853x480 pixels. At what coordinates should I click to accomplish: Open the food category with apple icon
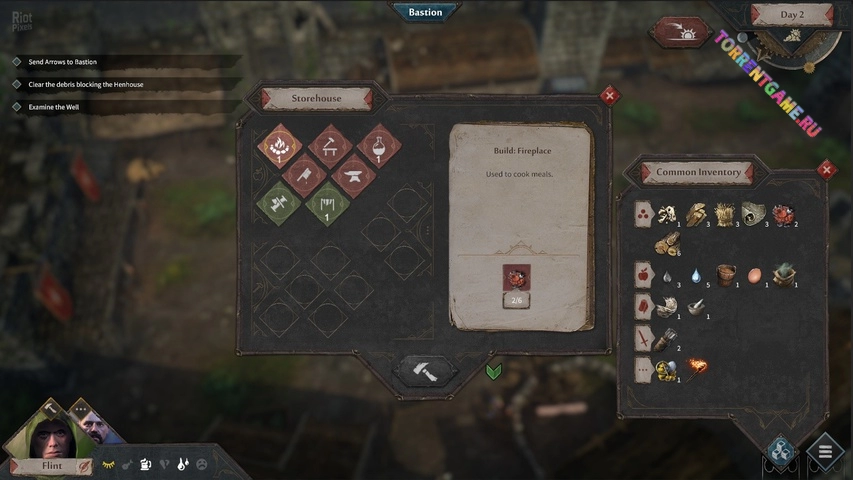tap(643, 274)
